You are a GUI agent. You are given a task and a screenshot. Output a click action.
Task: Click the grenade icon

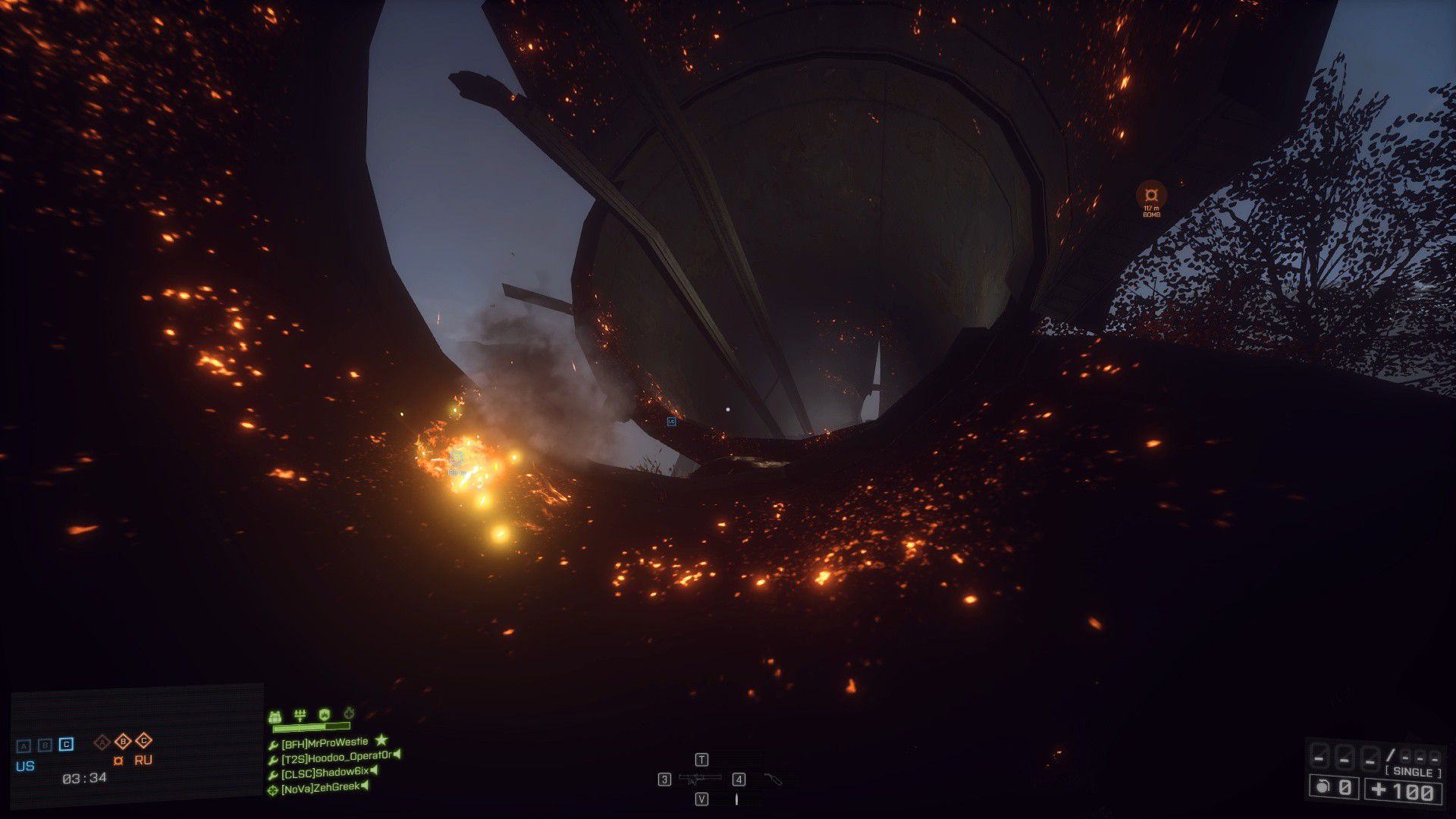click(x=1323, y=787)
